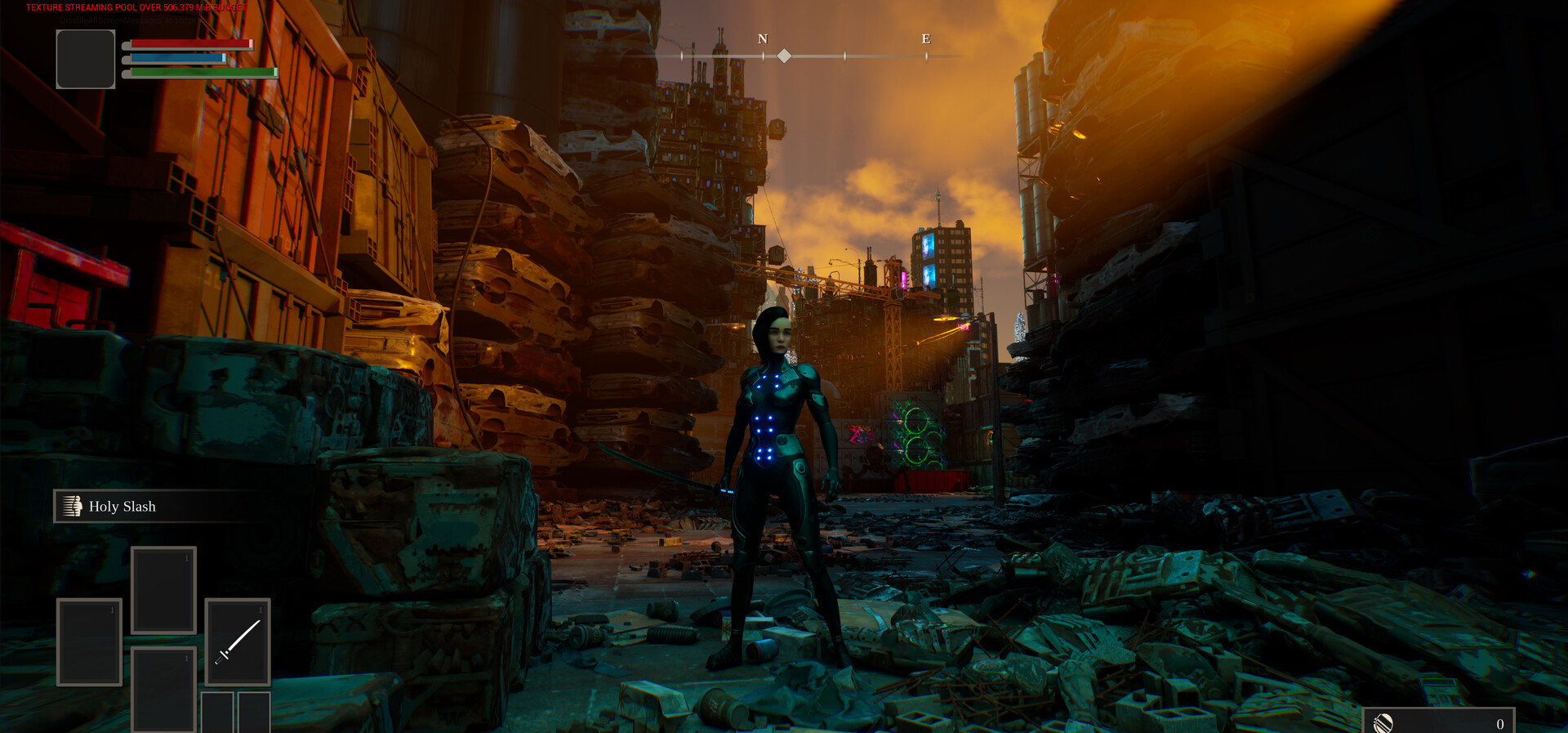Click the lower-middle empty item slot
1568x733 pixels.
pyautogui.click(x=163, y=687)
